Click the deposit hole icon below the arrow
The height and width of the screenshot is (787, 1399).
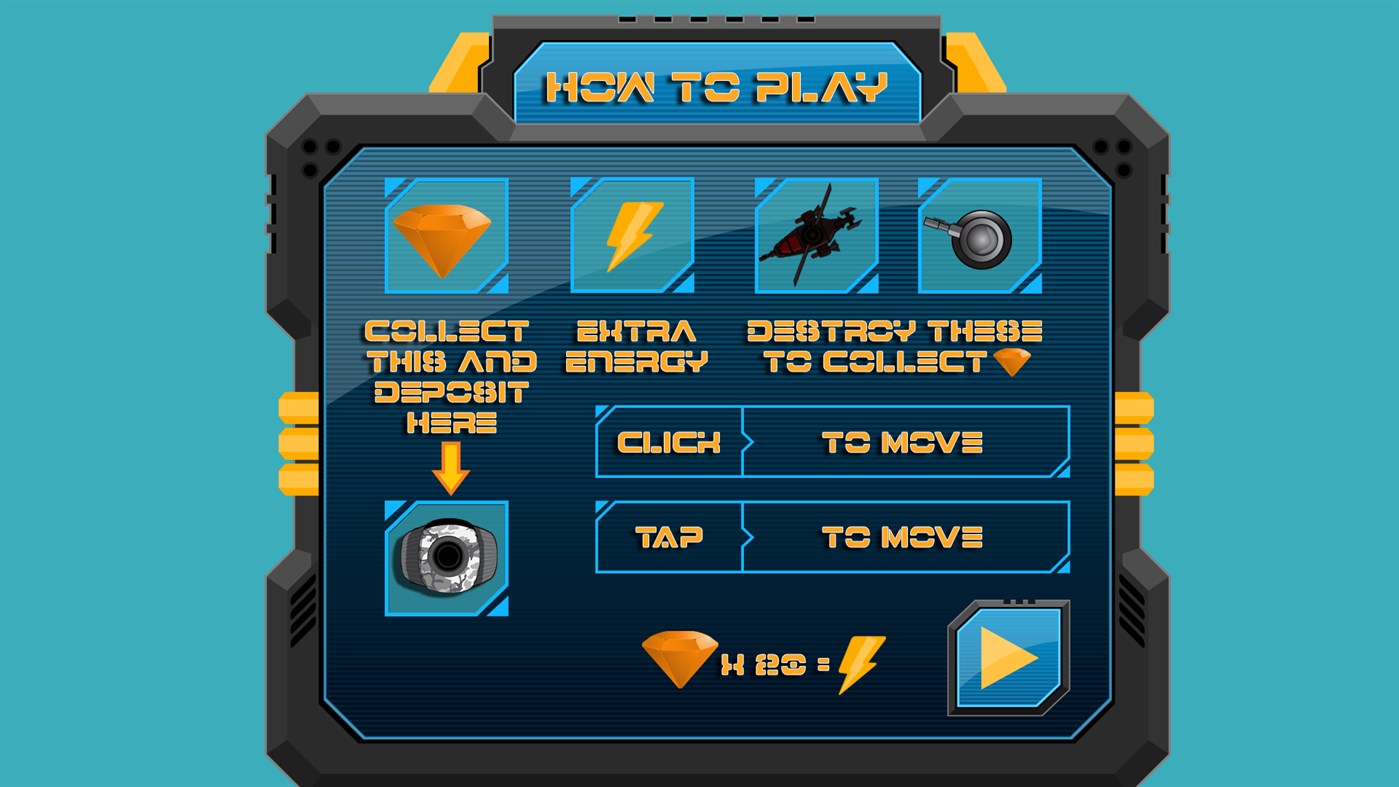coord(446,556)
